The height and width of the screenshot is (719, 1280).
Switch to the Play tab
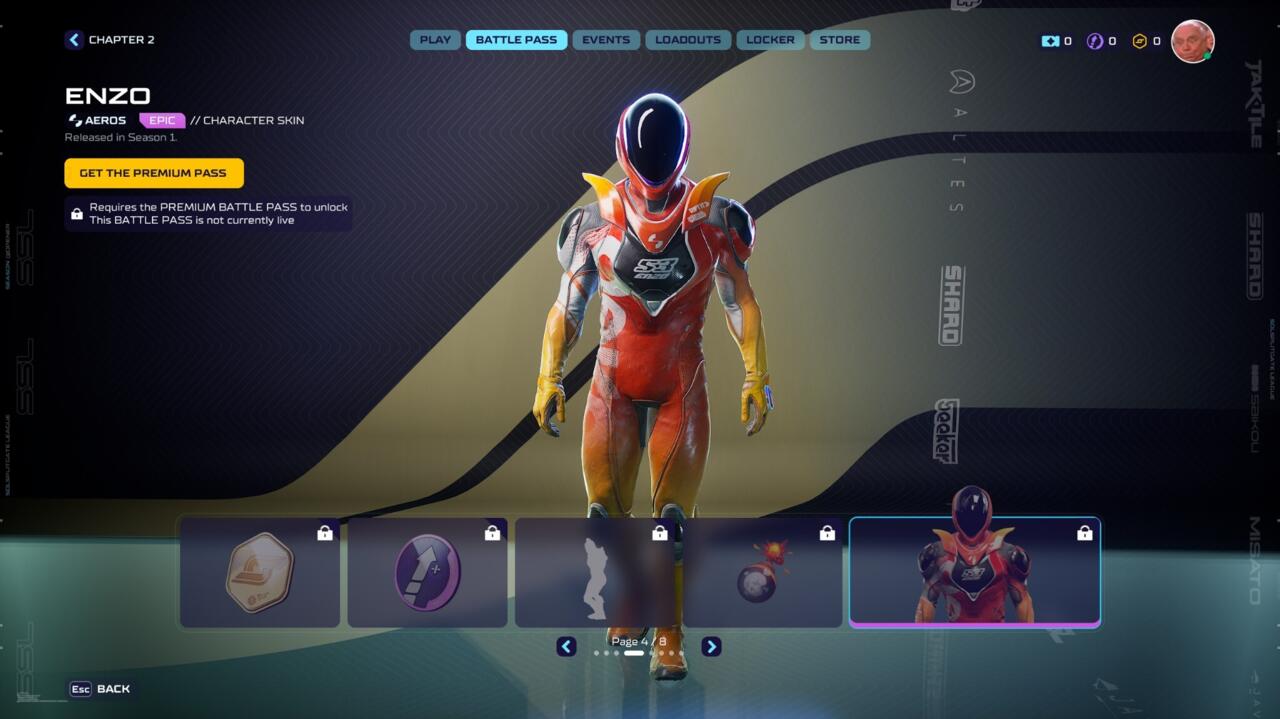coord(435,40)
